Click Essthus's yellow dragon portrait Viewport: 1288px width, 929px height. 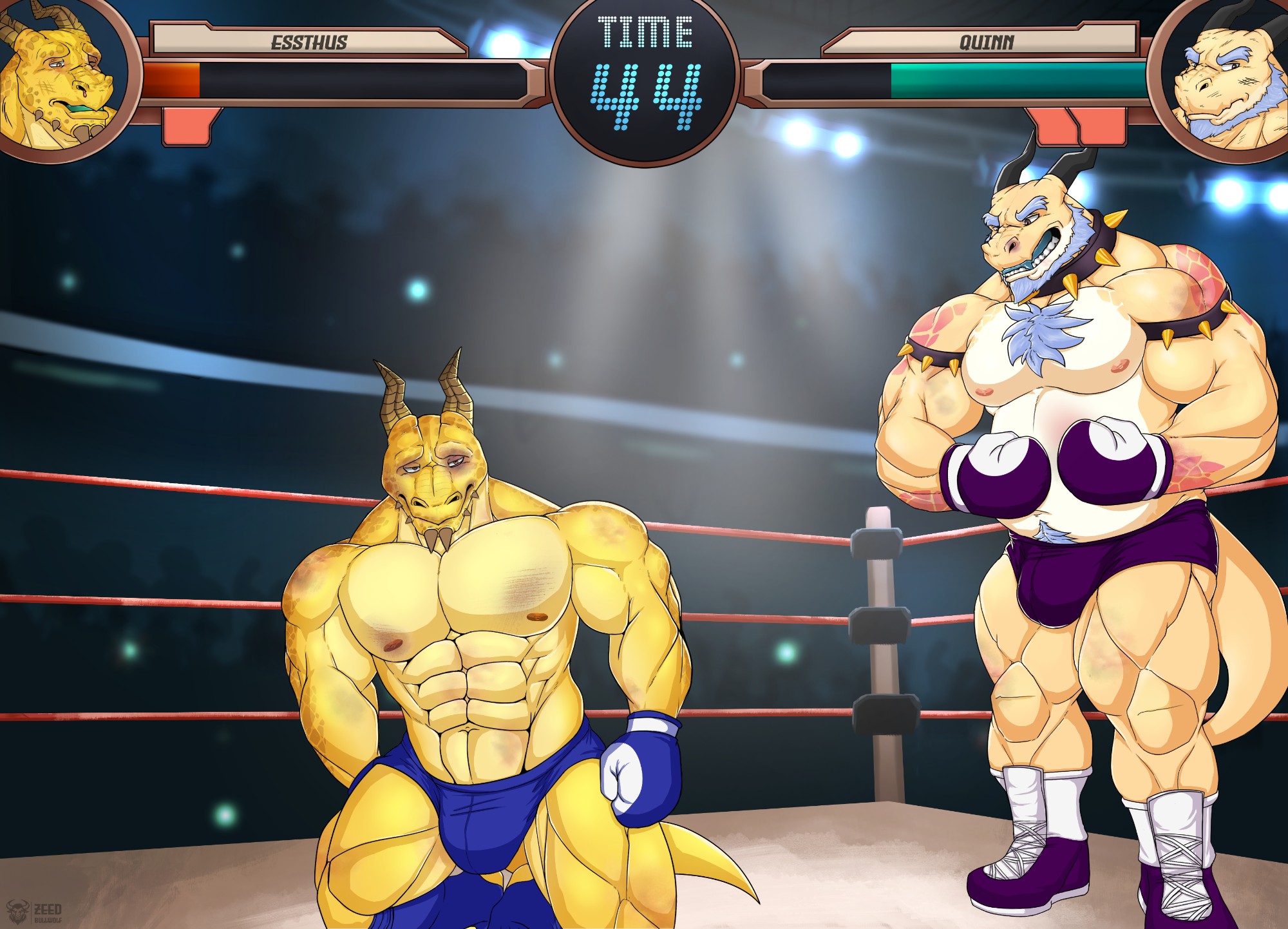tap(58, 77)
